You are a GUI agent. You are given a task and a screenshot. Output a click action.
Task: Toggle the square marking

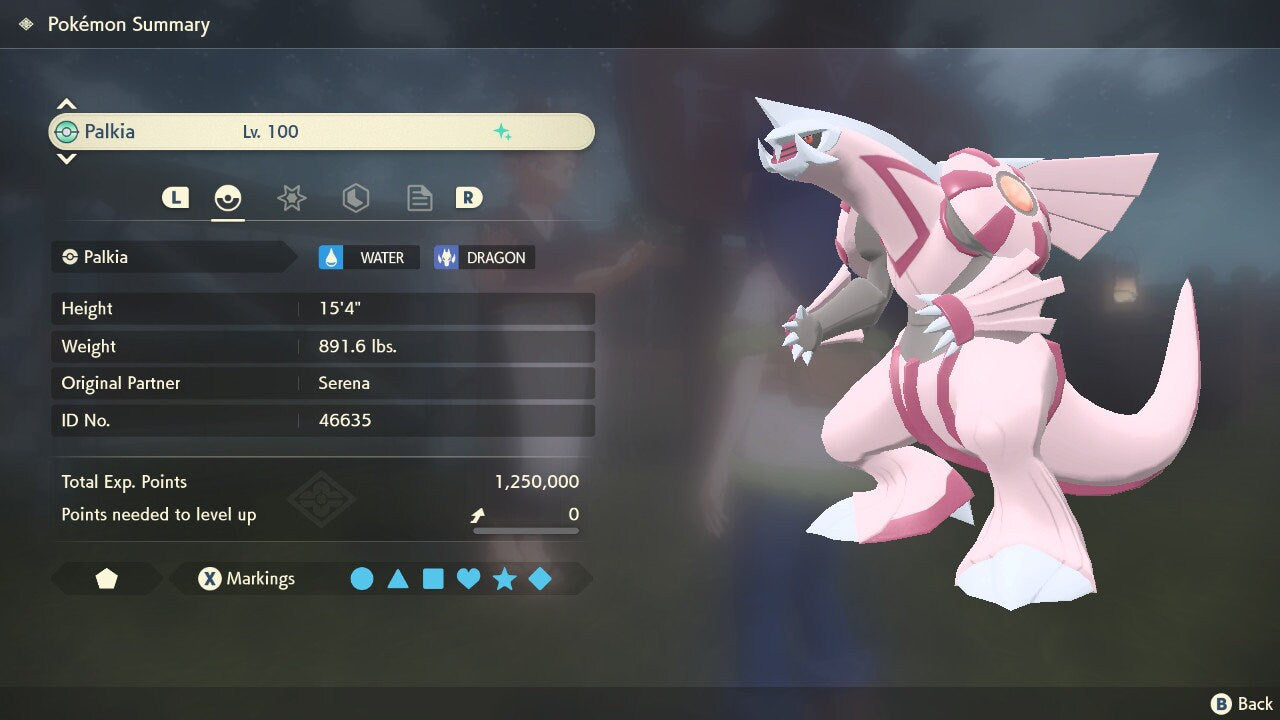coord(433,579)
